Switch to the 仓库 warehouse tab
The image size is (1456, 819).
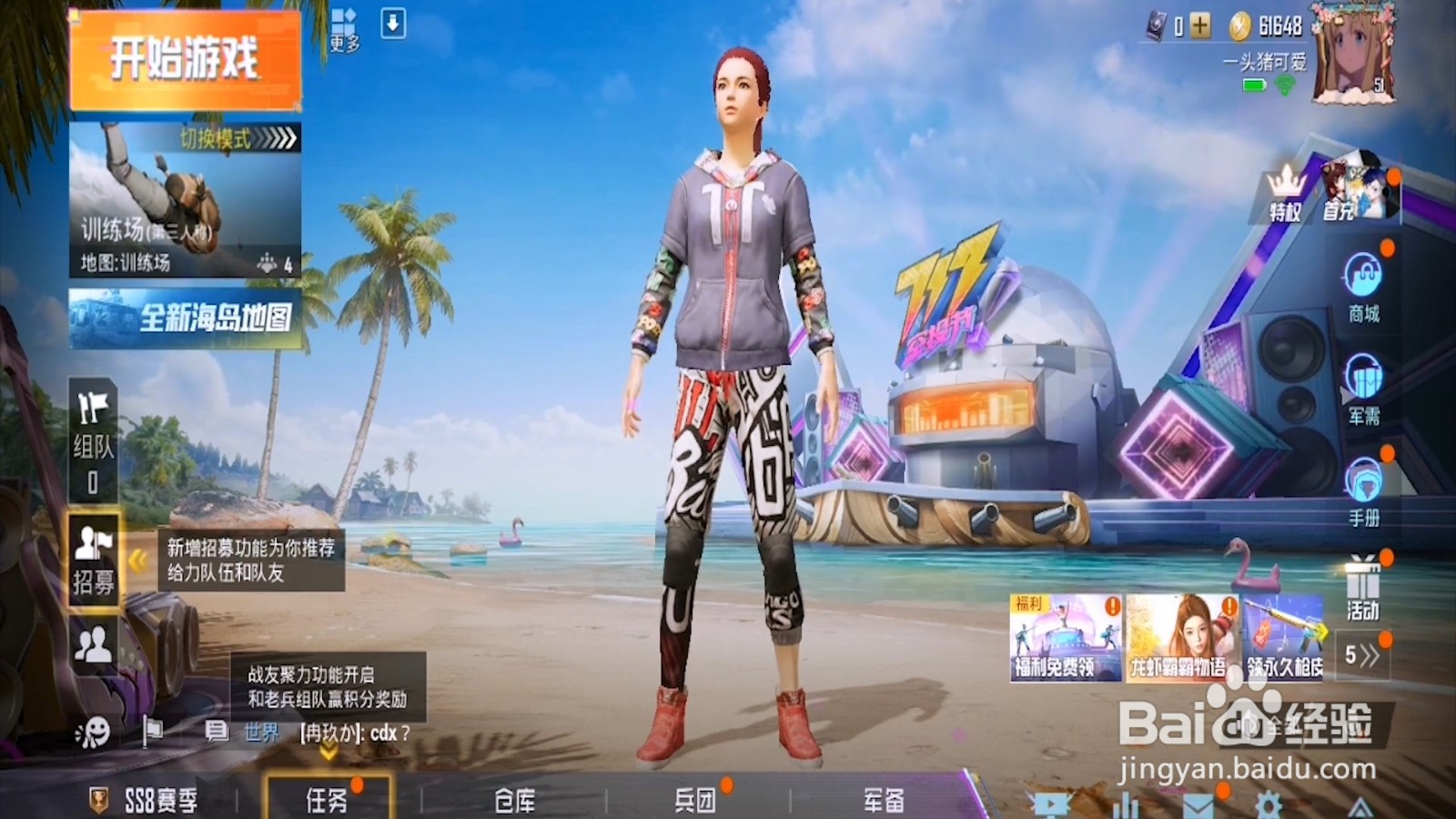click(514, 799)
